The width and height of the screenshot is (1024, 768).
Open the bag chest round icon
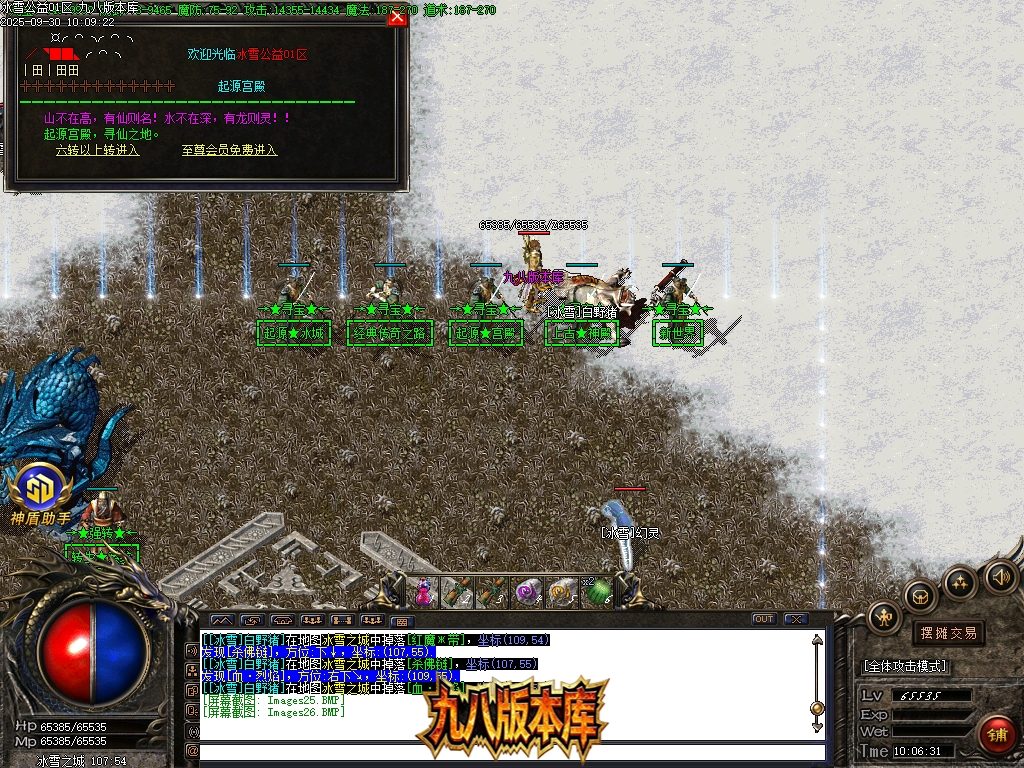point(921,596)
